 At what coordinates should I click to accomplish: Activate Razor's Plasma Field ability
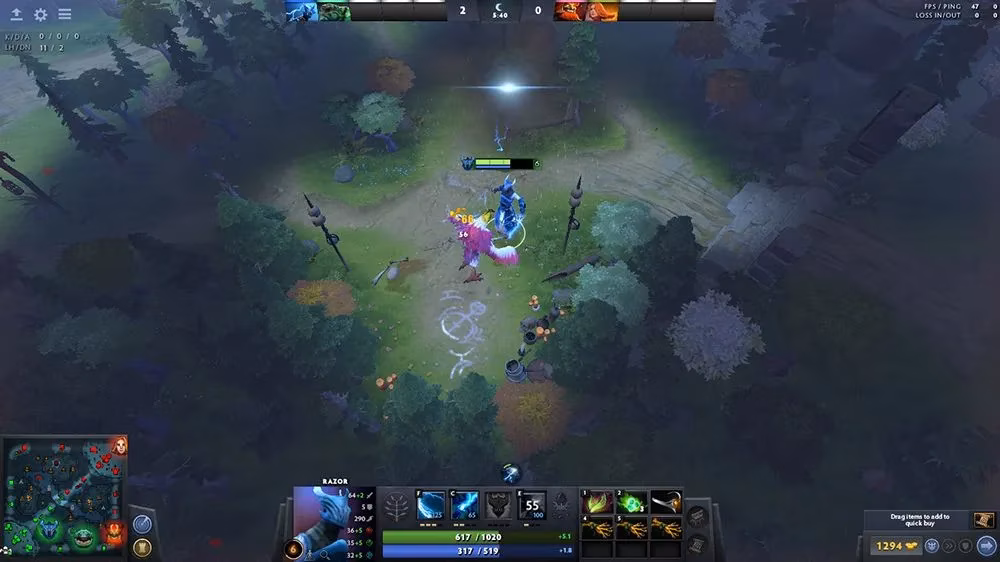431,505
